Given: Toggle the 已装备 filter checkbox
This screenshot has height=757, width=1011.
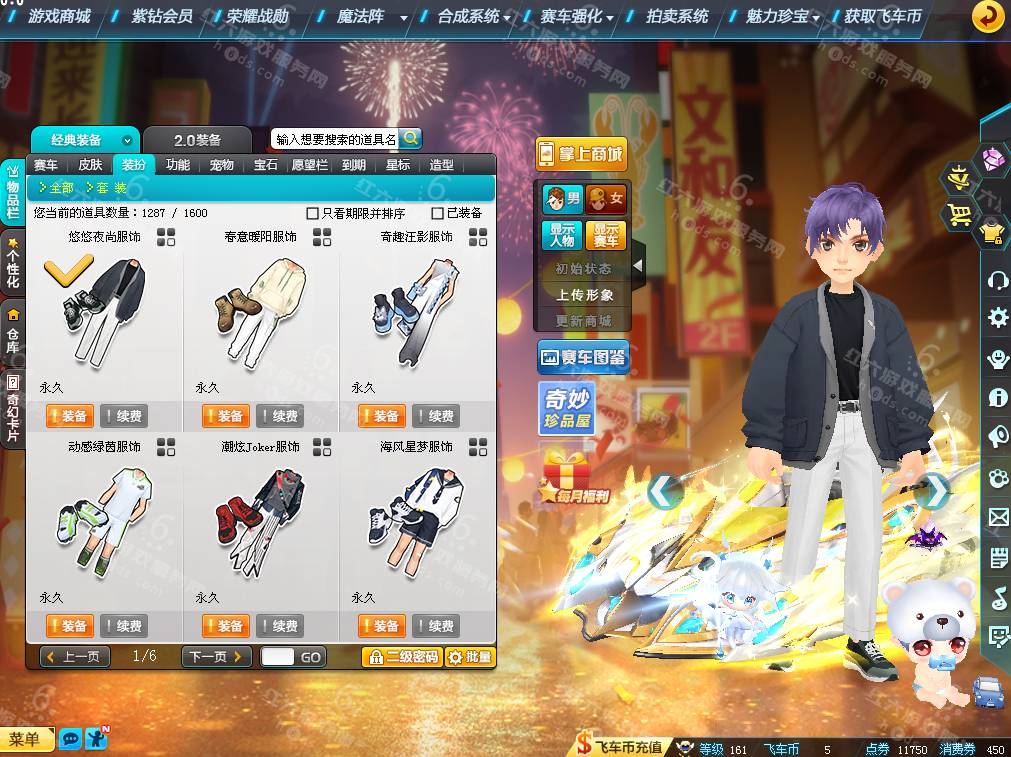Looking at the screenshot, I should pos(437,213).
